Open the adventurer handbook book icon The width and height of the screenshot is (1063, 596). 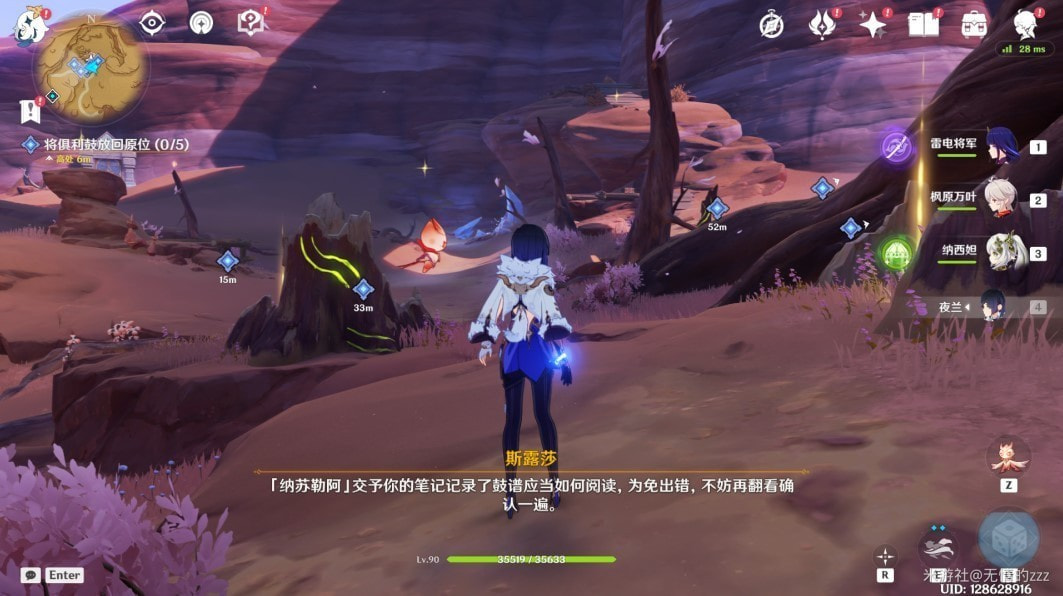point(923,25)
